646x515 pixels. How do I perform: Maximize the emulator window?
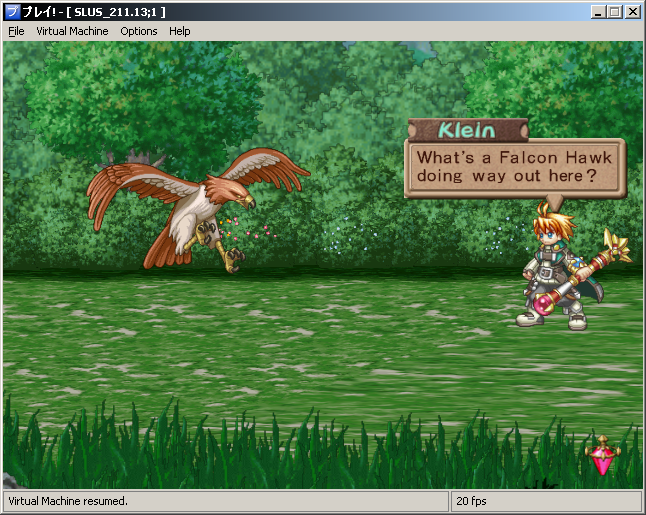614,12
